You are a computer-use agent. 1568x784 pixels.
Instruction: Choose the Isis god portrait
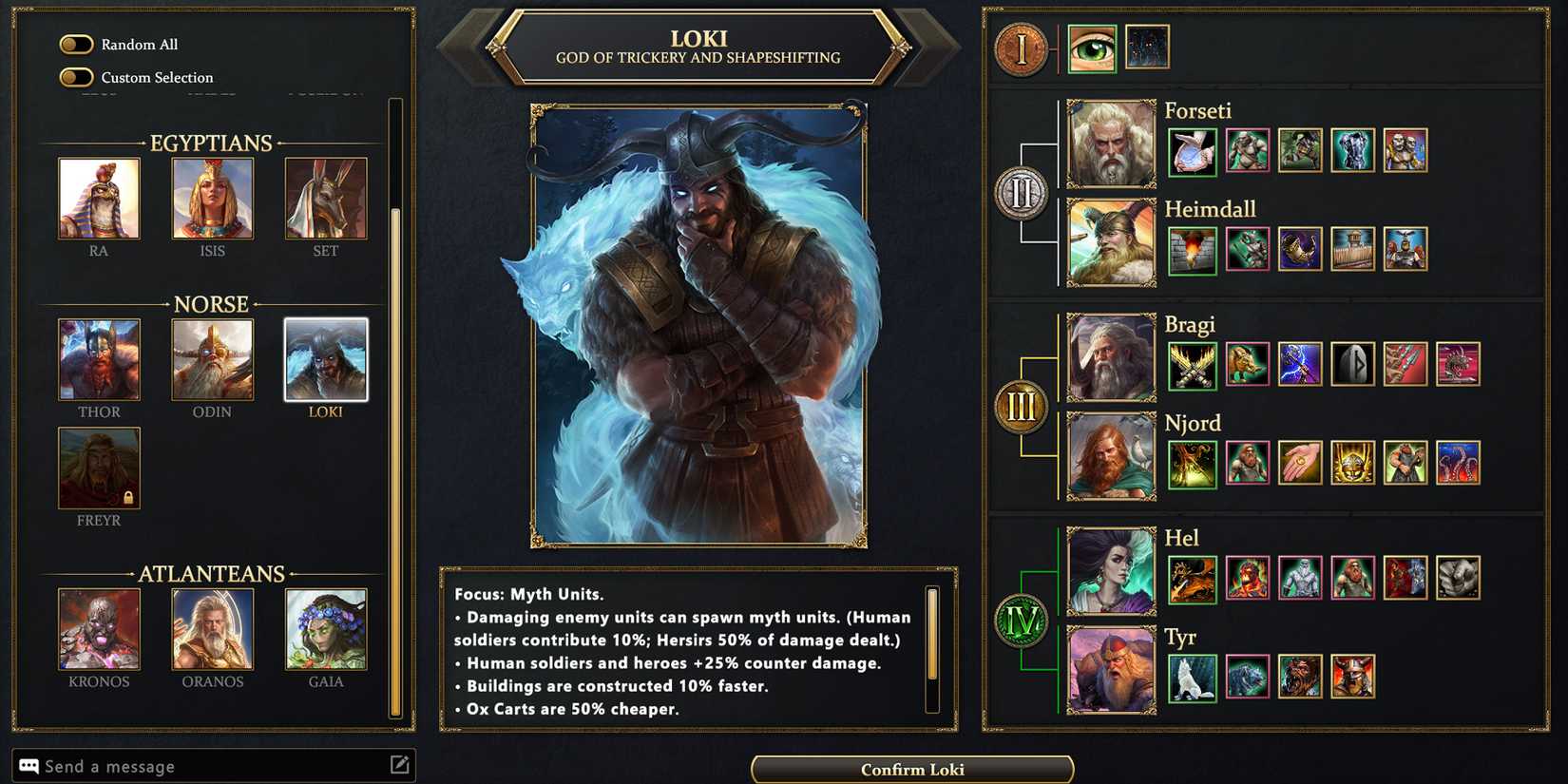click(x=212, y=199)
